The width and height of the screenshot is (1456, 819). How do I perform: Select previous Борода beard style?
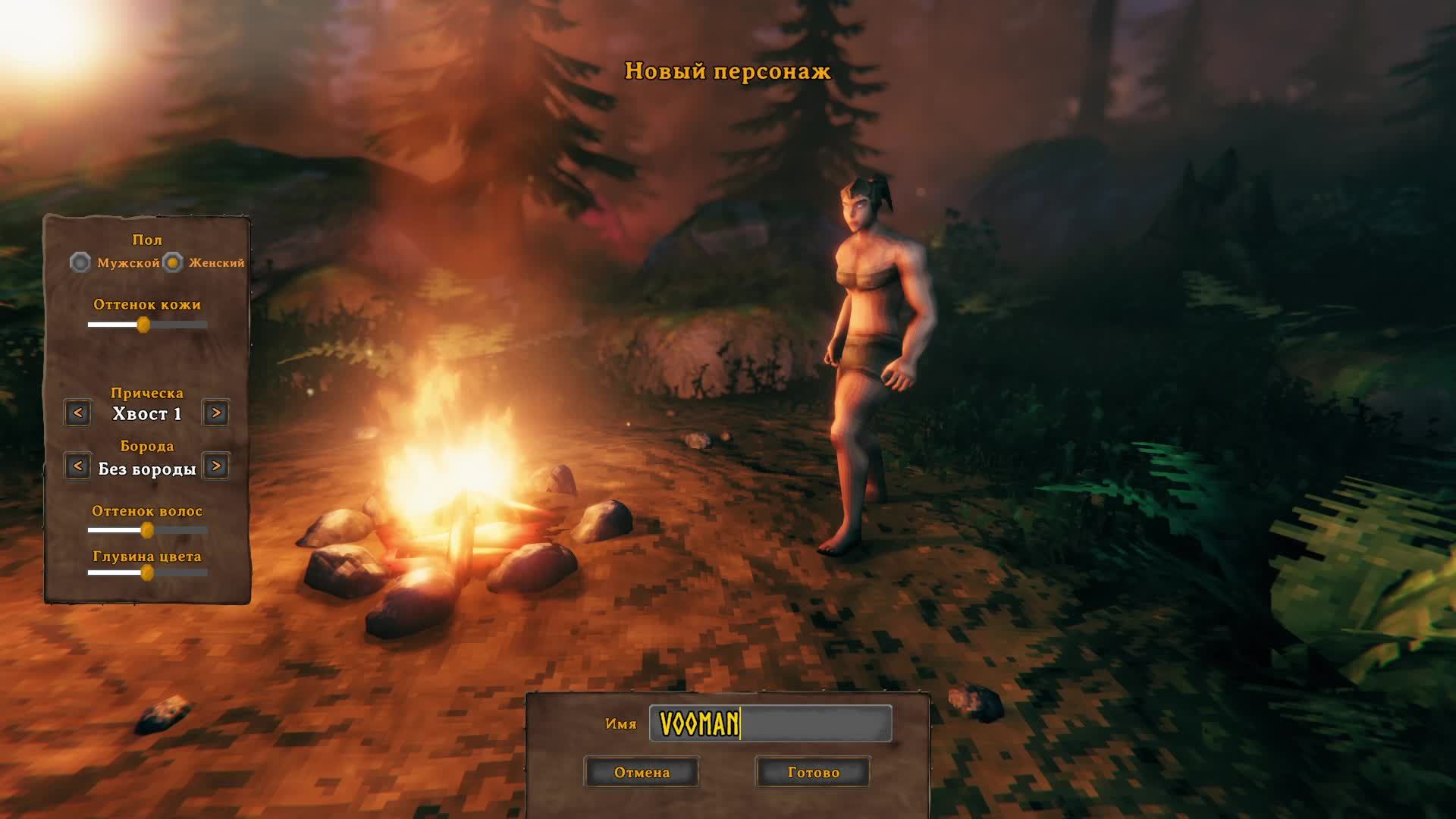point(77,466)
